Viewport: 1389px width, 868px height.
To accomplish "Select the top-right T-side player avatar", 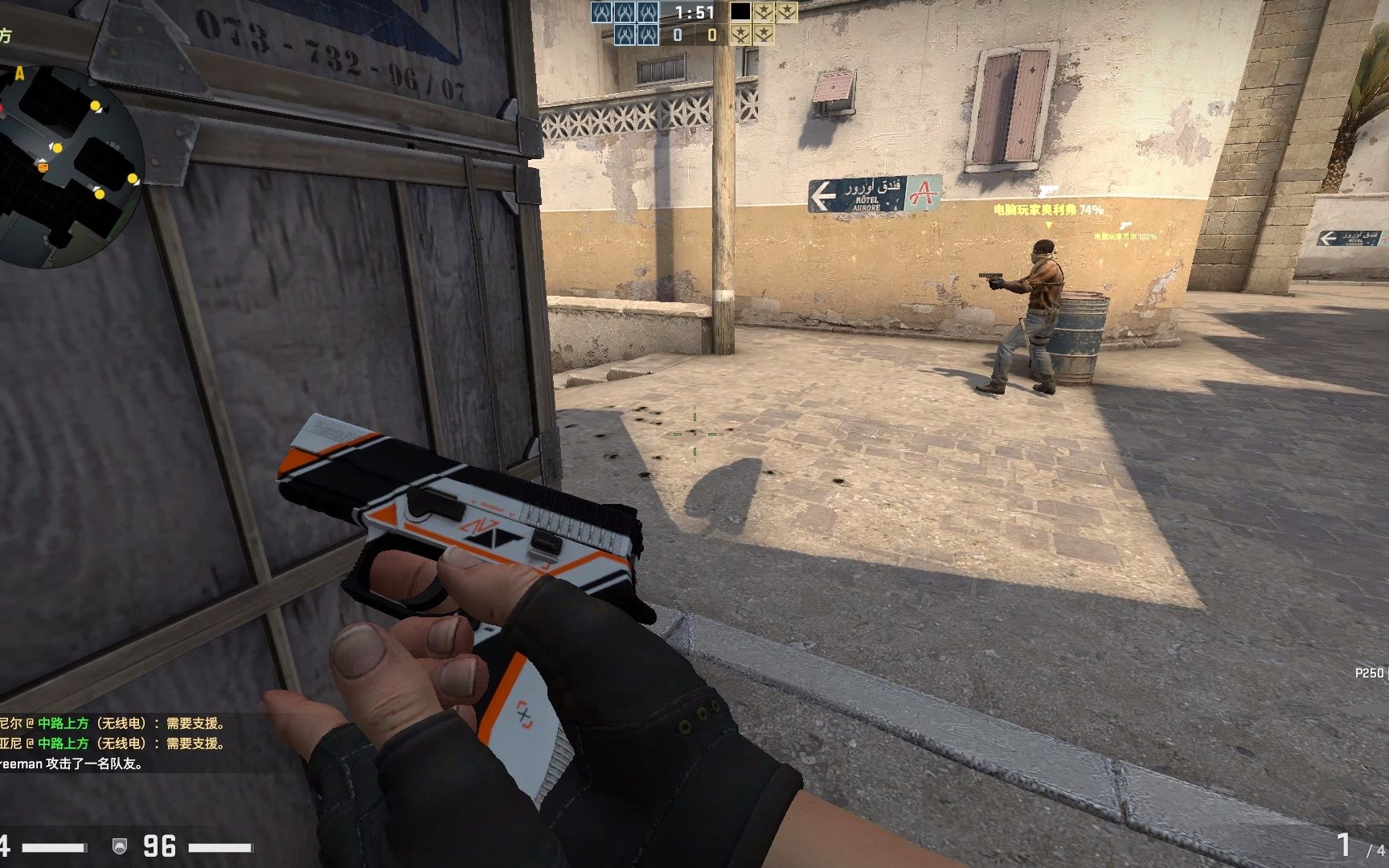I will [788, 13].
